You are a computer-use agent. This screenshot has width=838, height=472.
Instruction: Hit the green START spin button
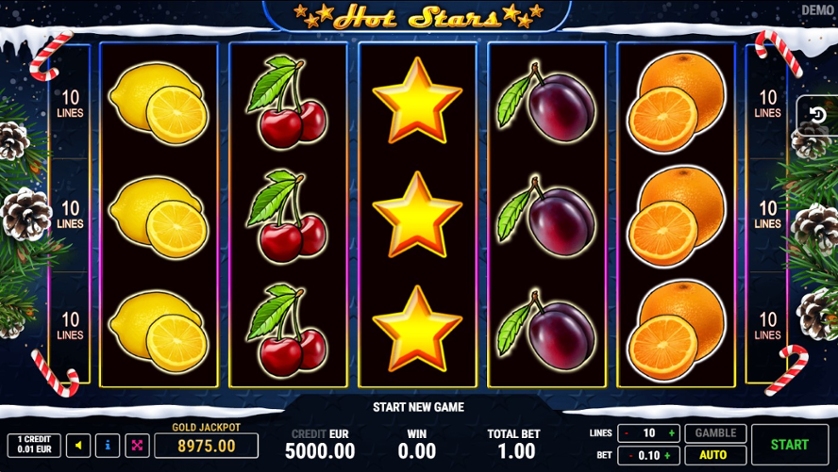pos(789,444)
